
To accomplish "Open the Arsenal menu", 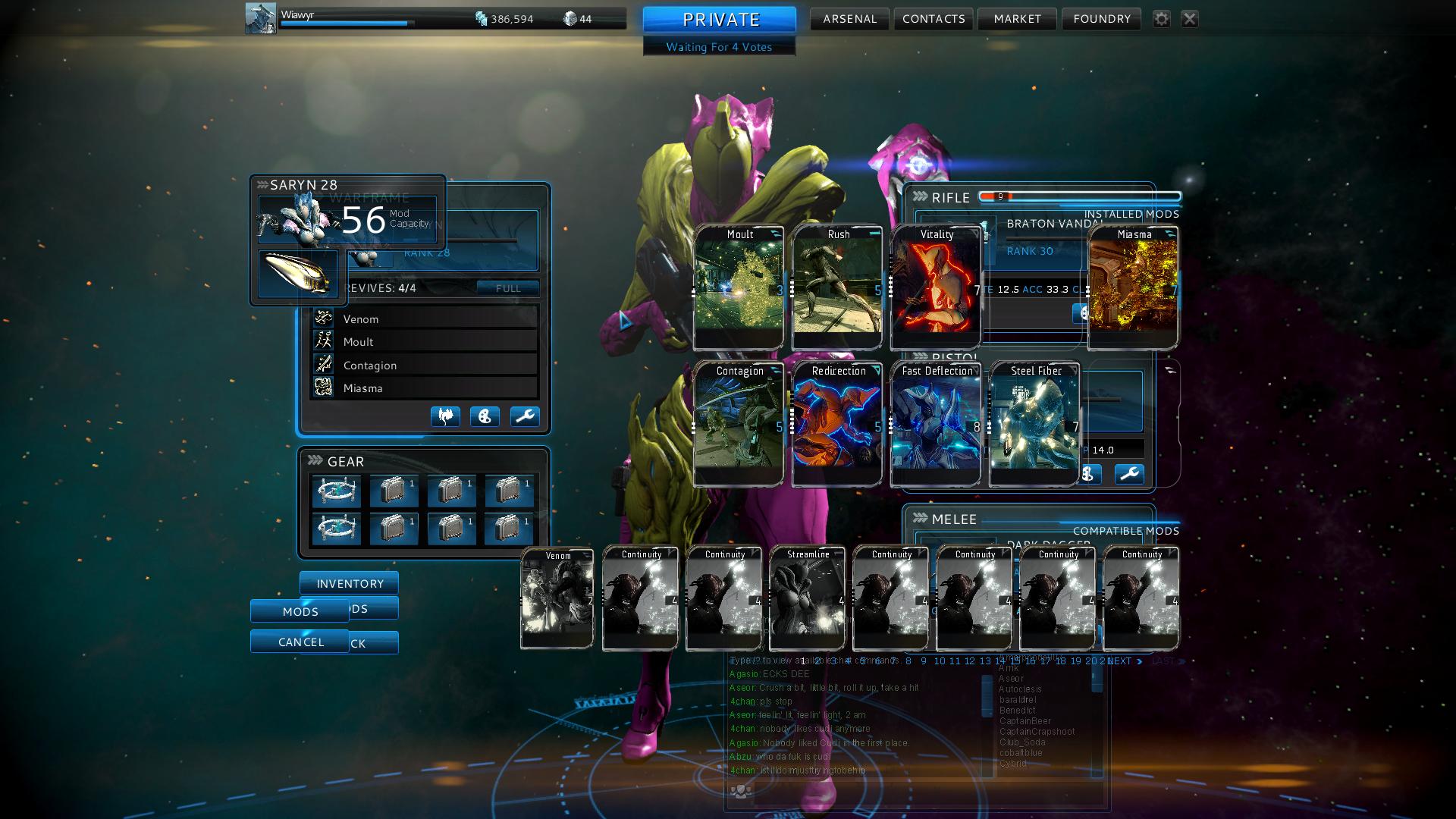I will pyautogui.click(x=849, y=19).
